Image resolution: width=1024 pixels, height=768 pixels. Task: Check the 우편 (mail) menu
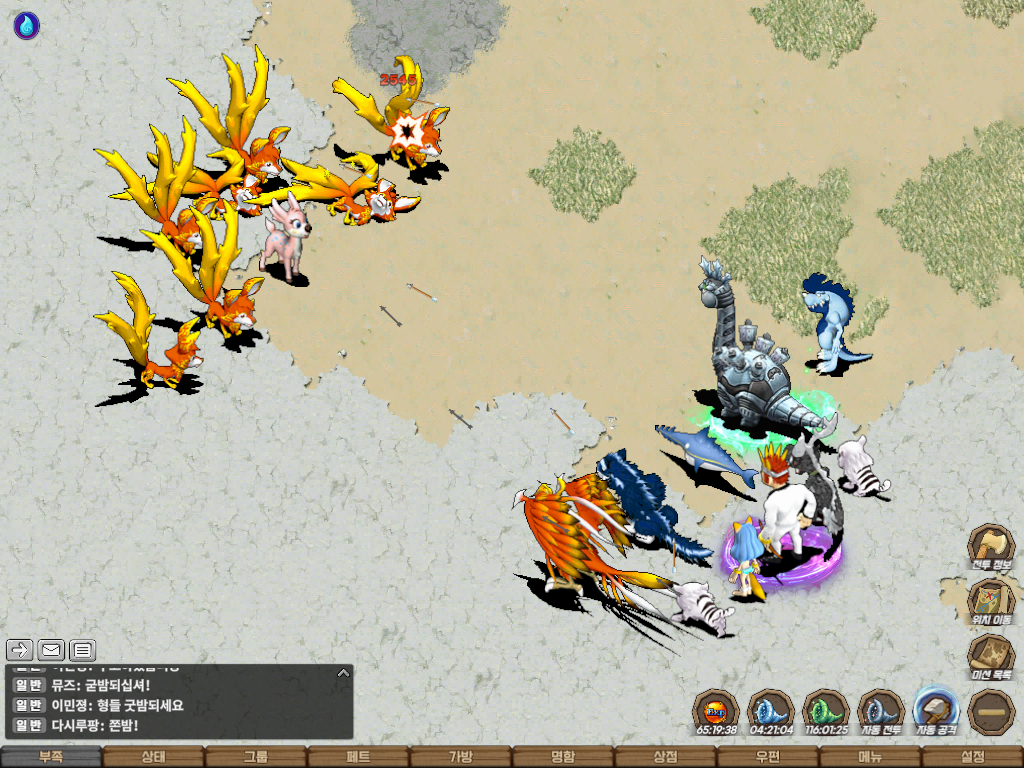(x=767, y=757)
